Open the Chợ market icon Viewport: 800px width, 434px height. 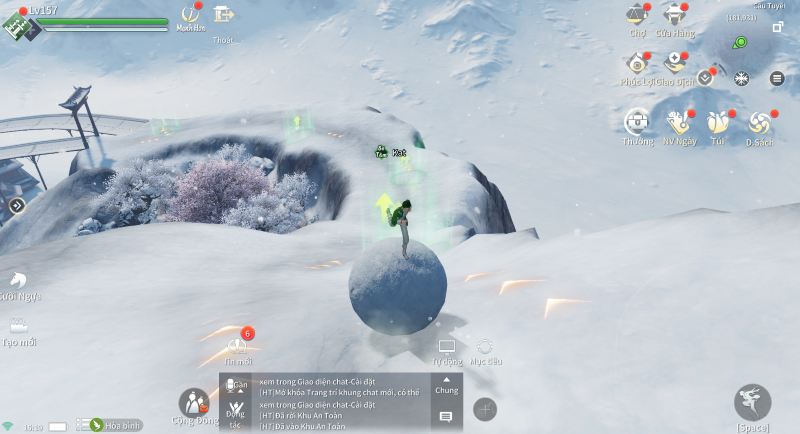(x=636, y=17)
